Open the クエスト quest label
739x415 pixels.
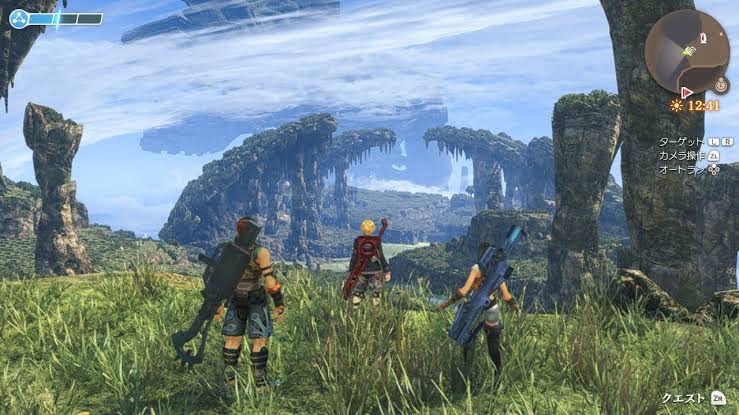(684, 398)
